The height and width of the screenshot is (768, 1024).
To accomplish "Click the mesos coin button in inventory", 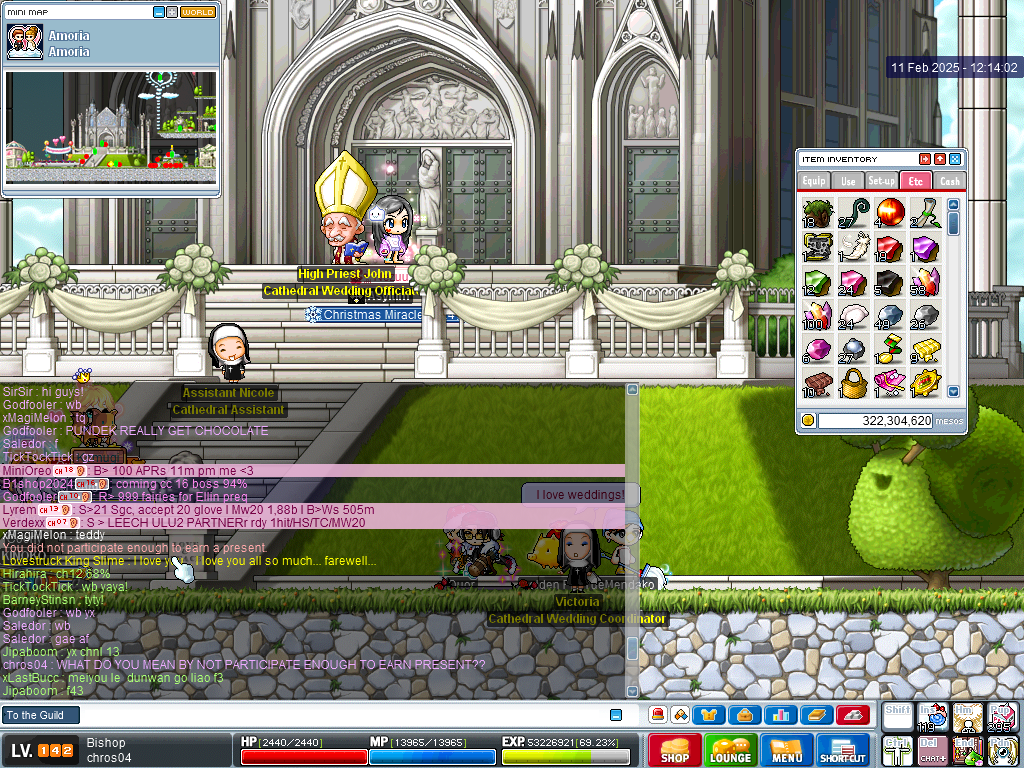I will 808,421.
